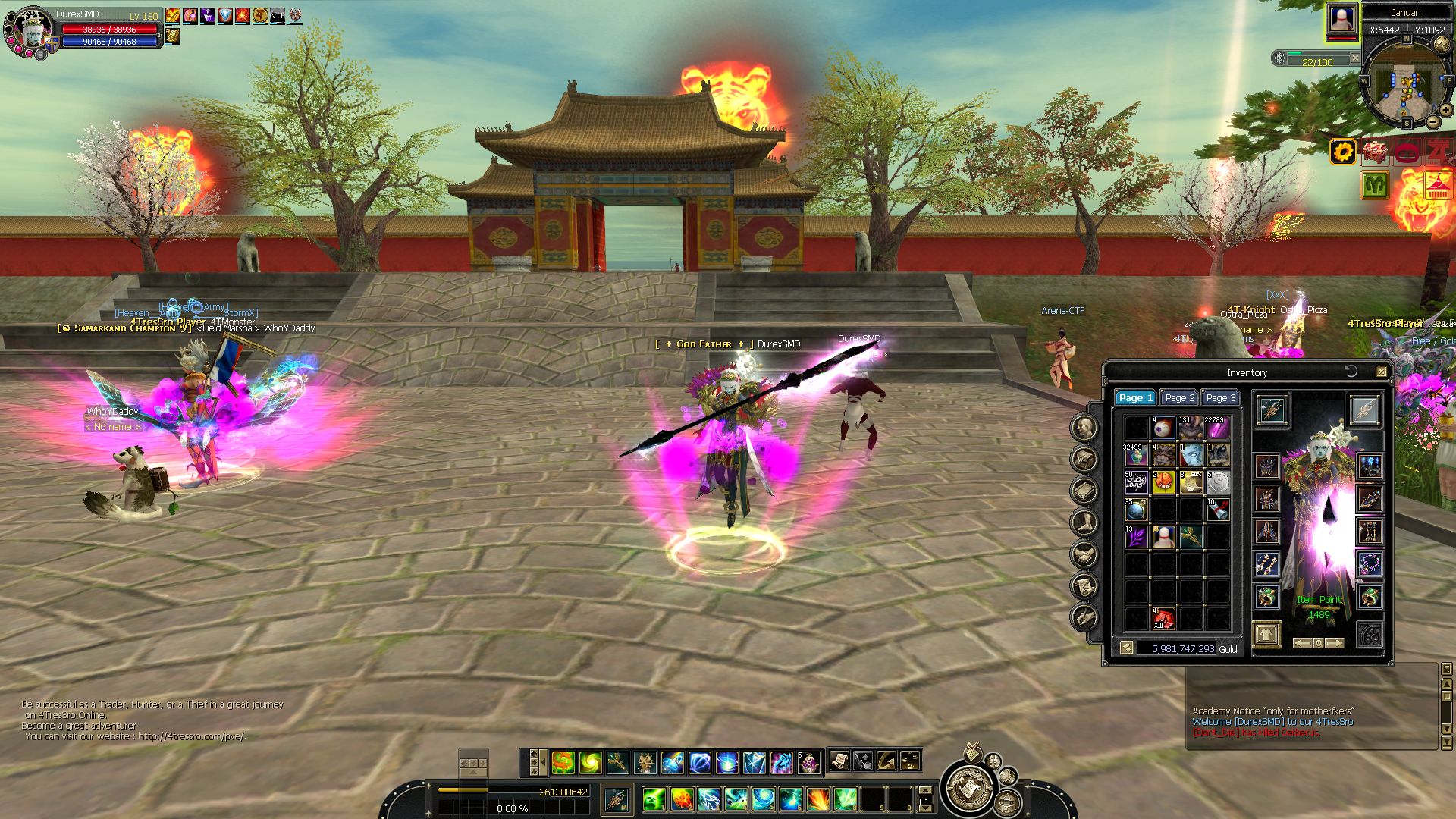
Task: Click the silver coin stack of 5
Action: pos(1218,482)
